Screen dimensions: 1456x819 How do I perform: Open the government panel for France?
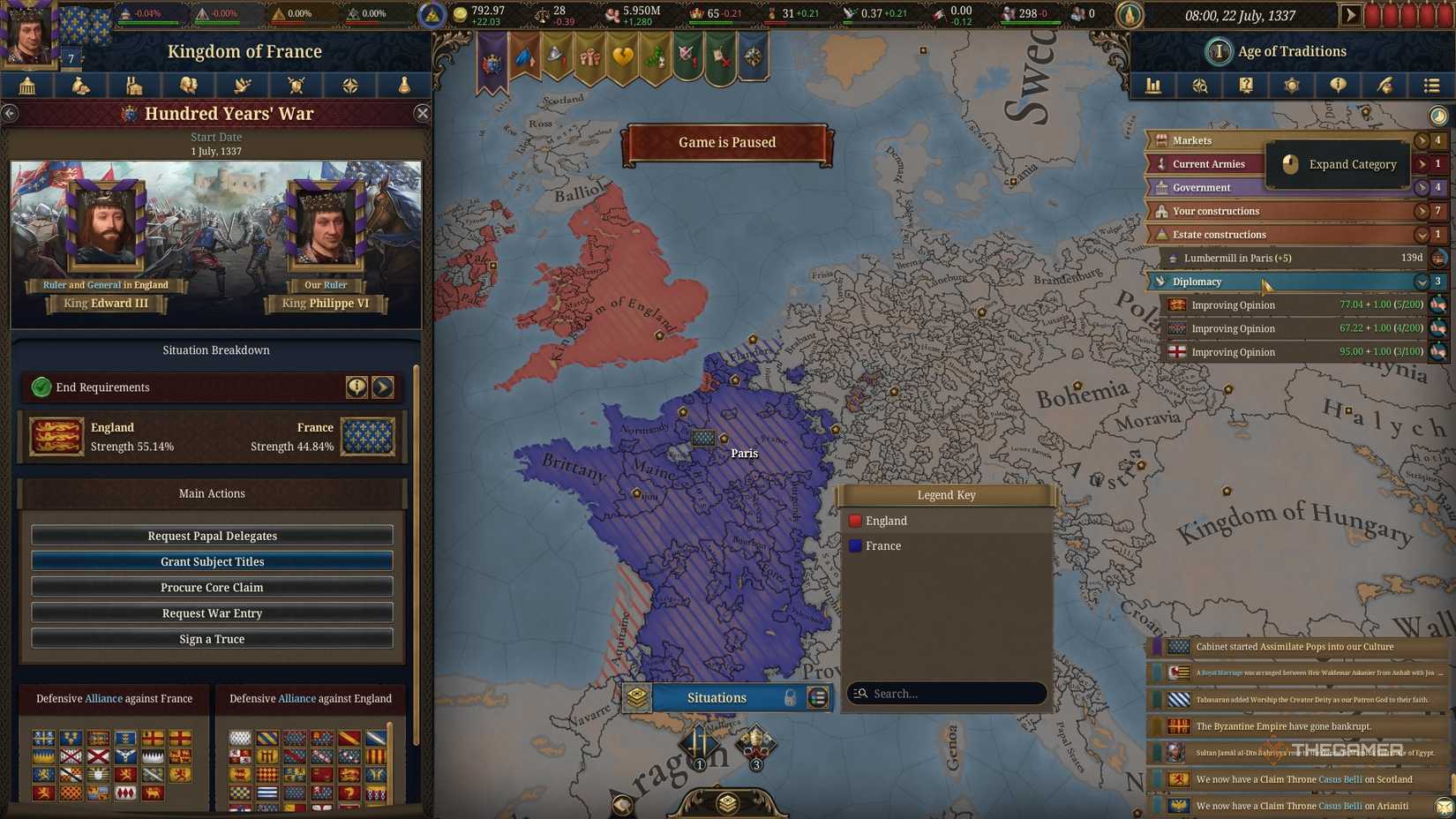click(x=26, y=86)
